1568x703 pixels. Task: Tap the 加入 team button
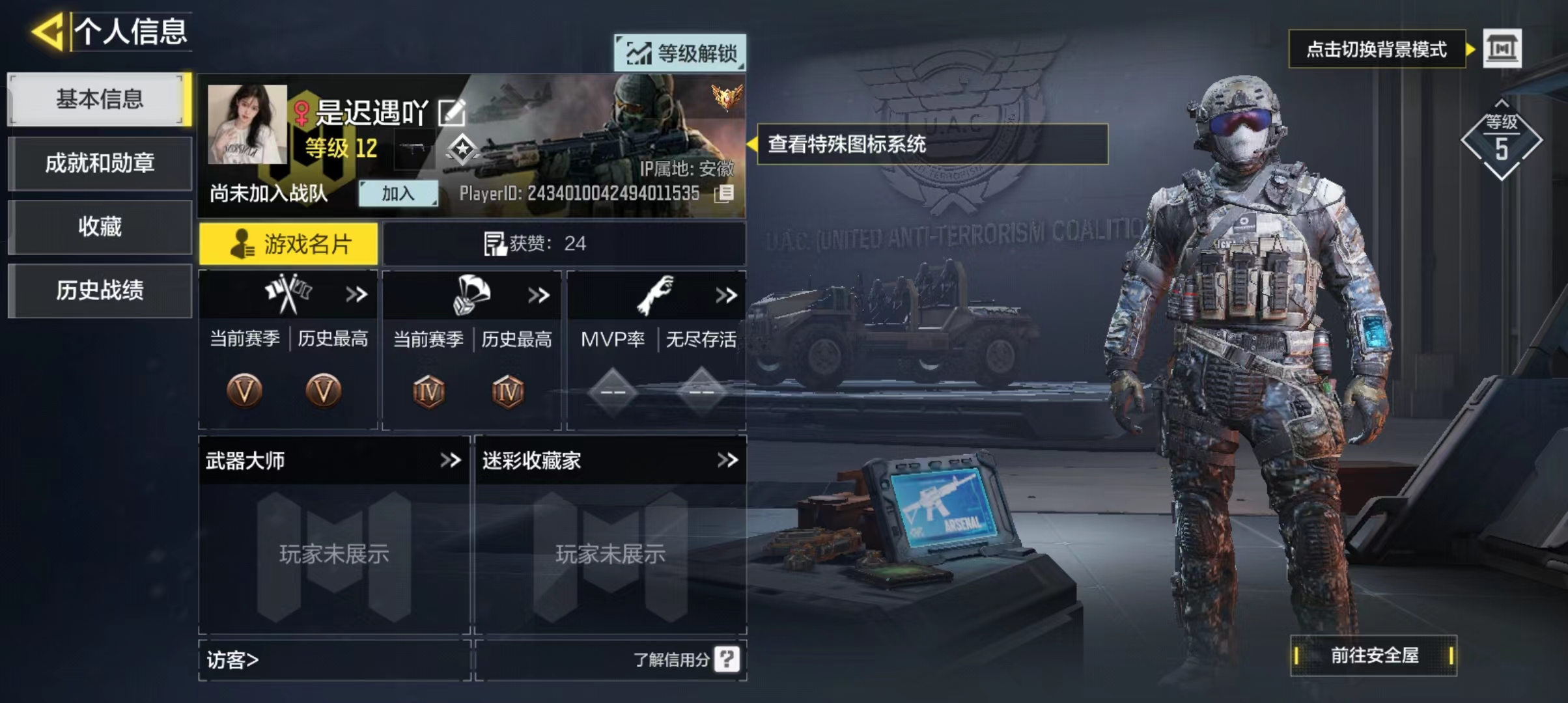[x=398, y=193]
